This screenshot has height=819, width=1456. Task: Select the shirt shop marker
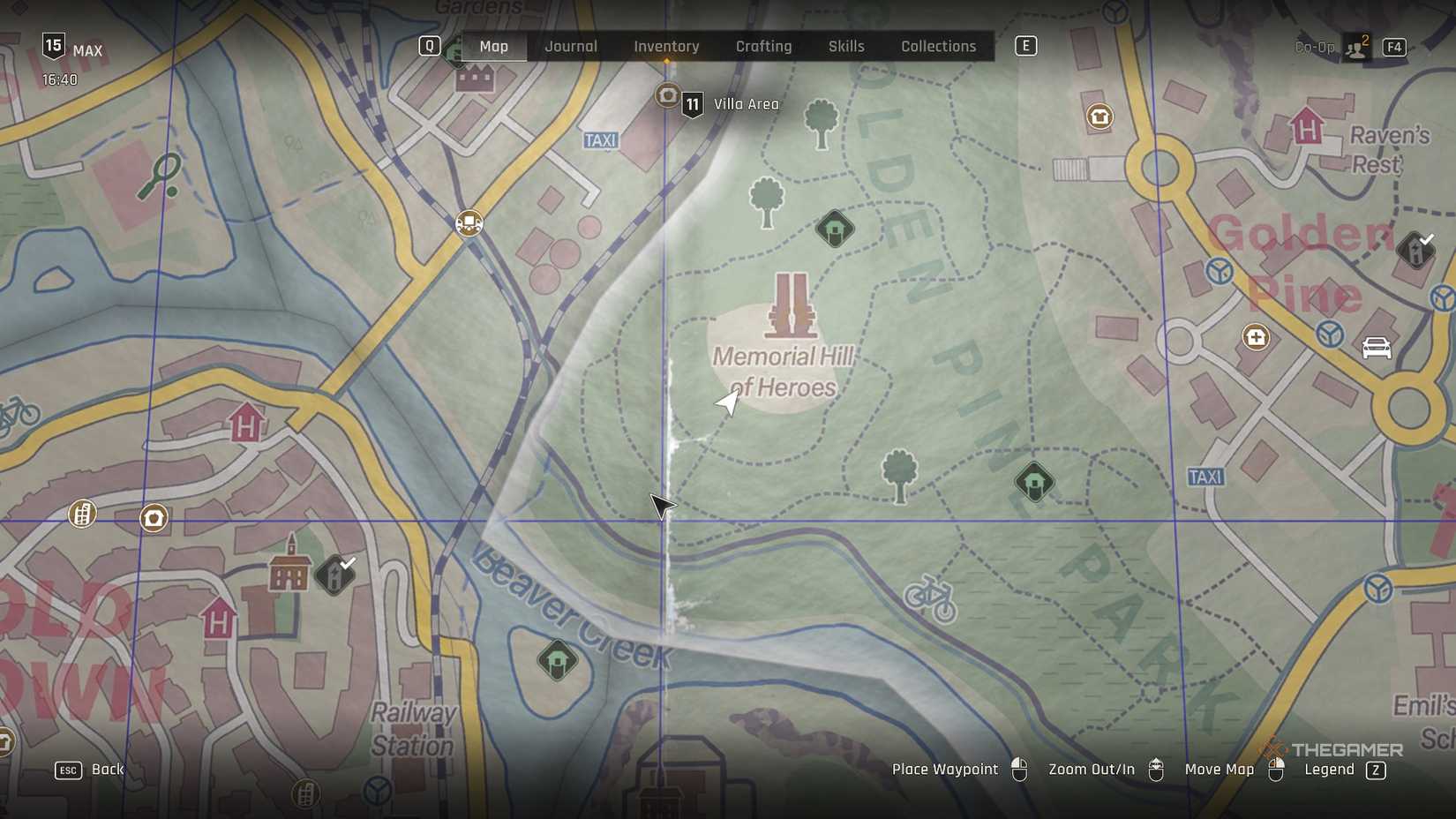point(1100,116)
